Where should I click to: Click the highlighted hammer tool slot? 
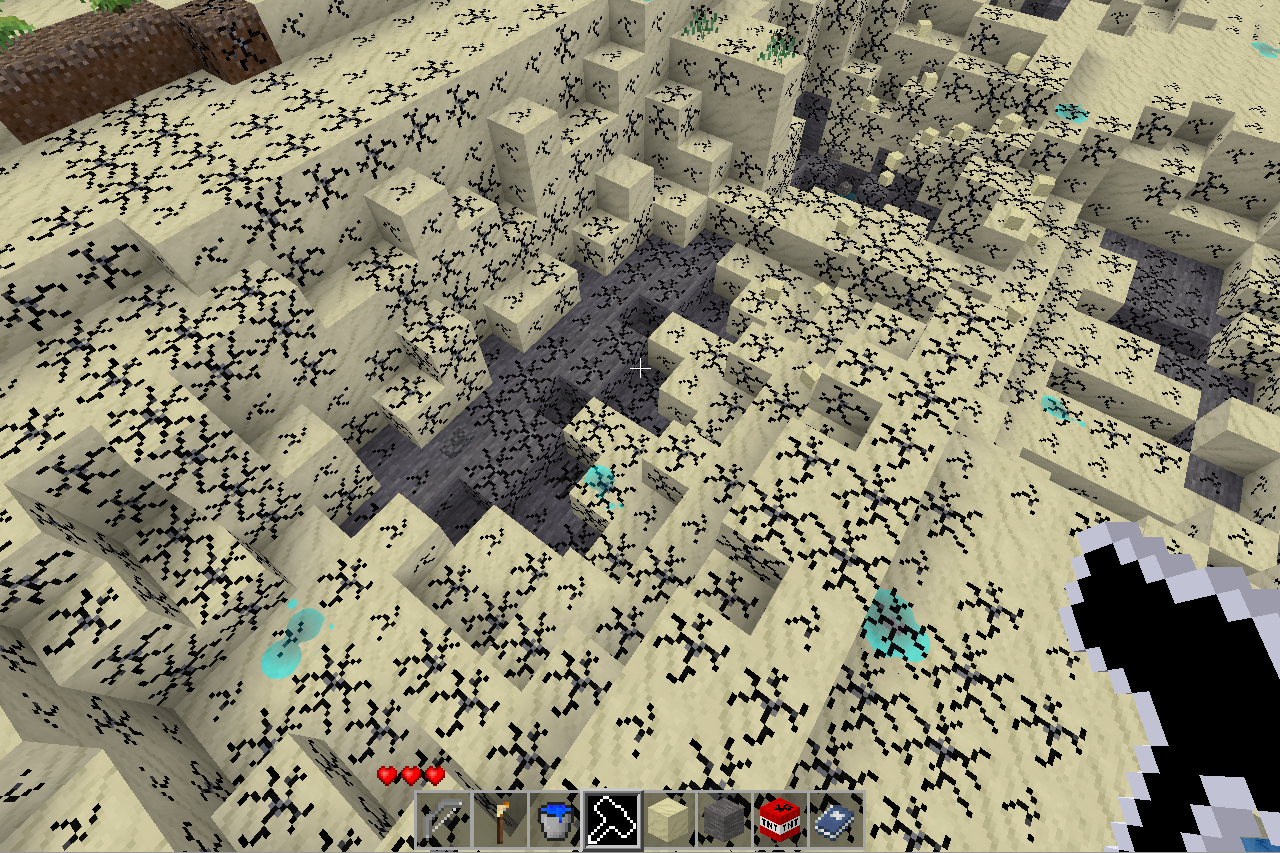pyautogui.click(x=612, y=822)
